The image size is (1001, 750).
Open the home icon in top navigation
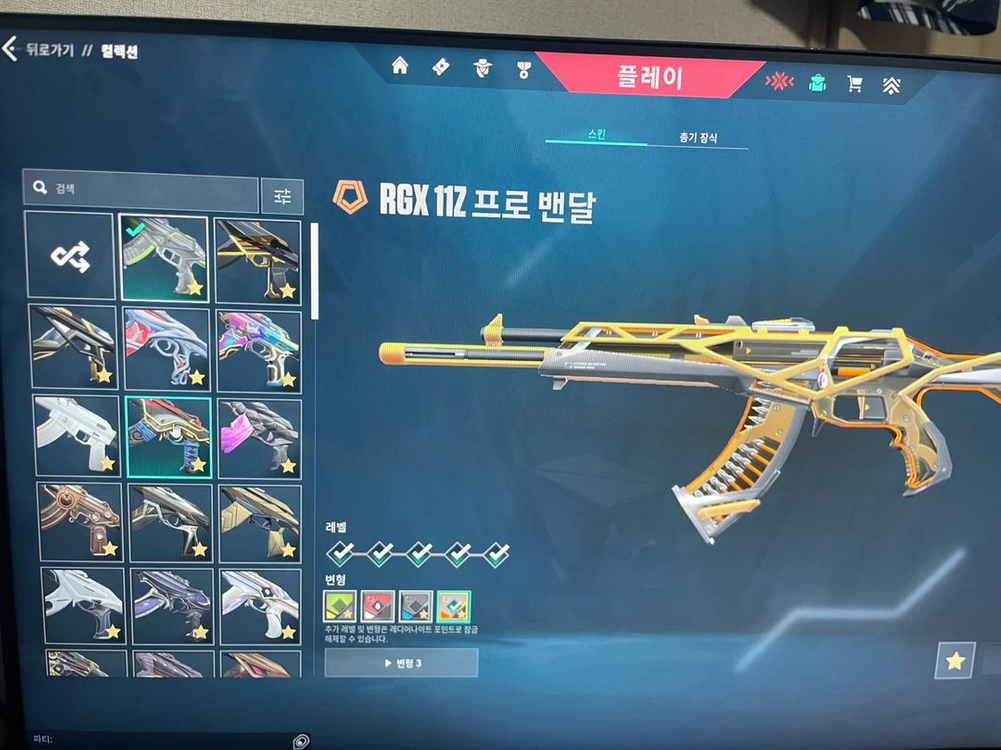click(400, 67)
